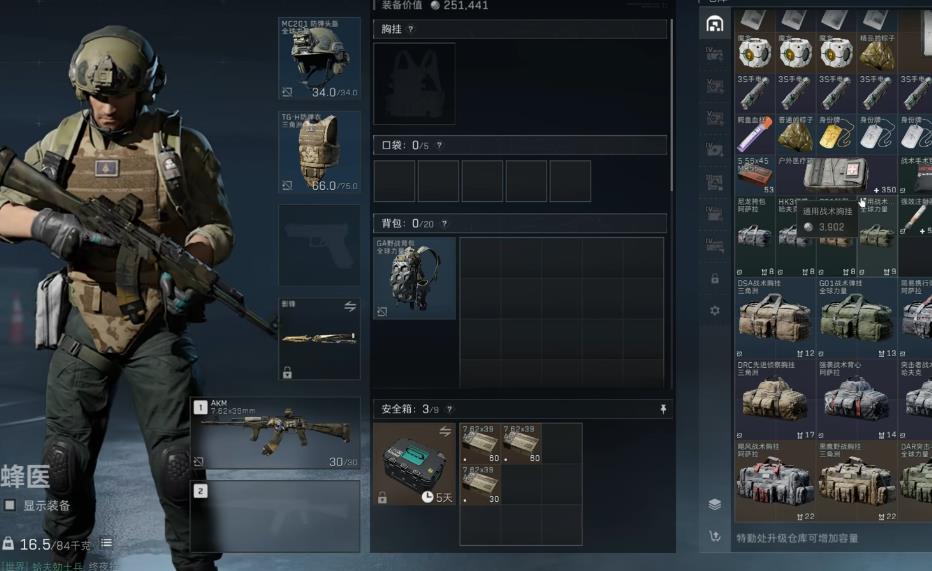This screenshot has height=571, width=932.
Task: Click the 5.56x45 ammo box item
Action: tap(756, 175)
